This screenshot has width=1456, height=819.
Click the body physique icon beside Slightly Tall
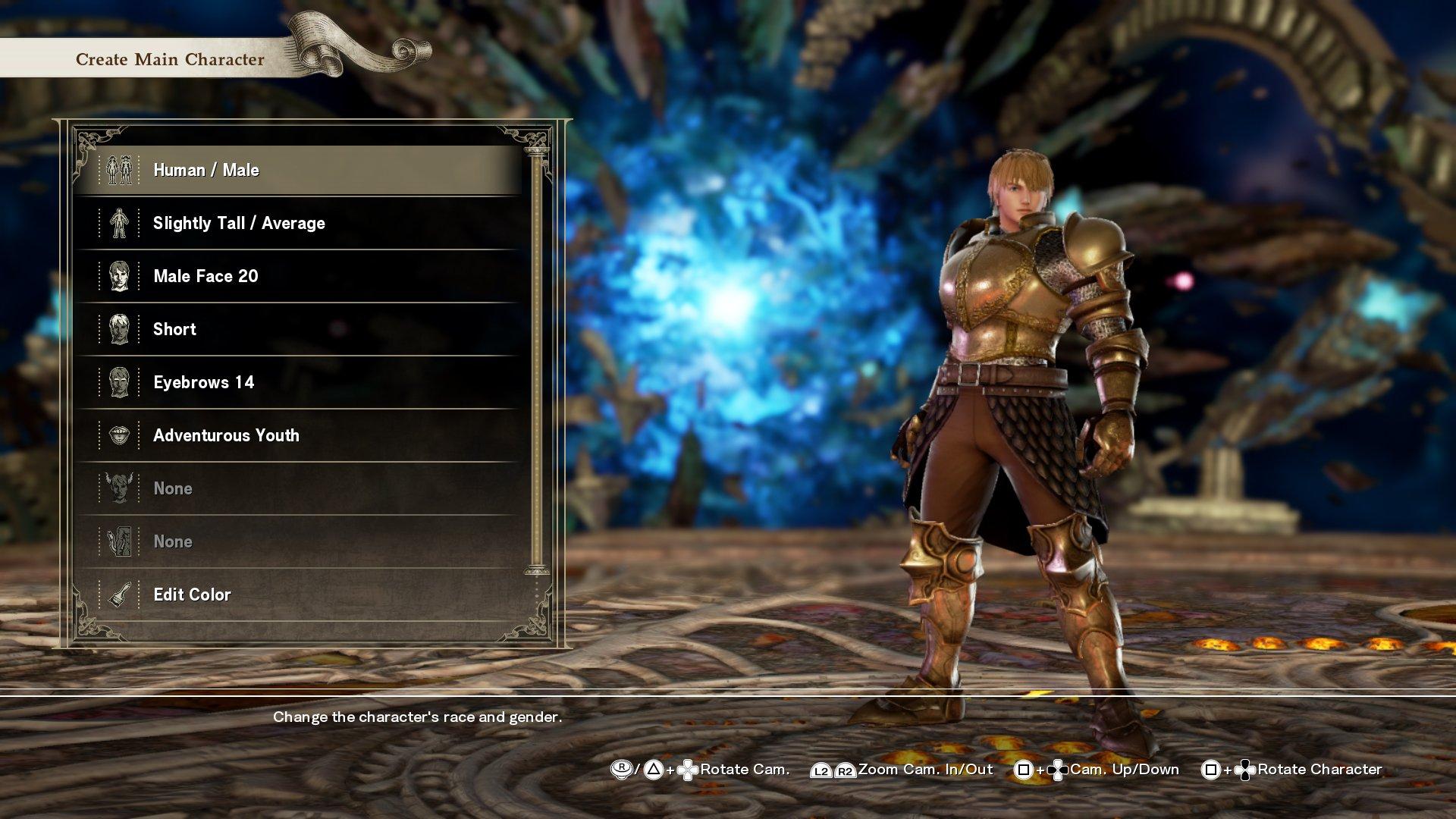pos(120,223)
